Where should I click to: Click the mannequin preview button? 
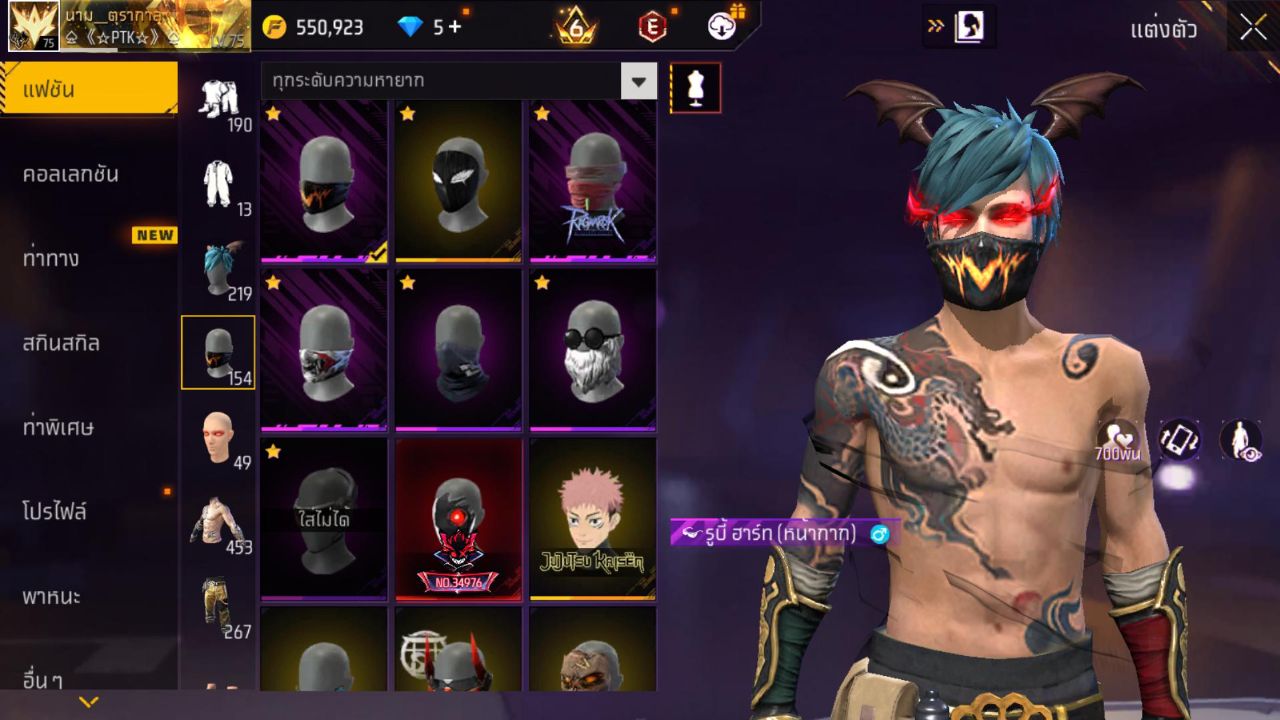coord(695,88)
